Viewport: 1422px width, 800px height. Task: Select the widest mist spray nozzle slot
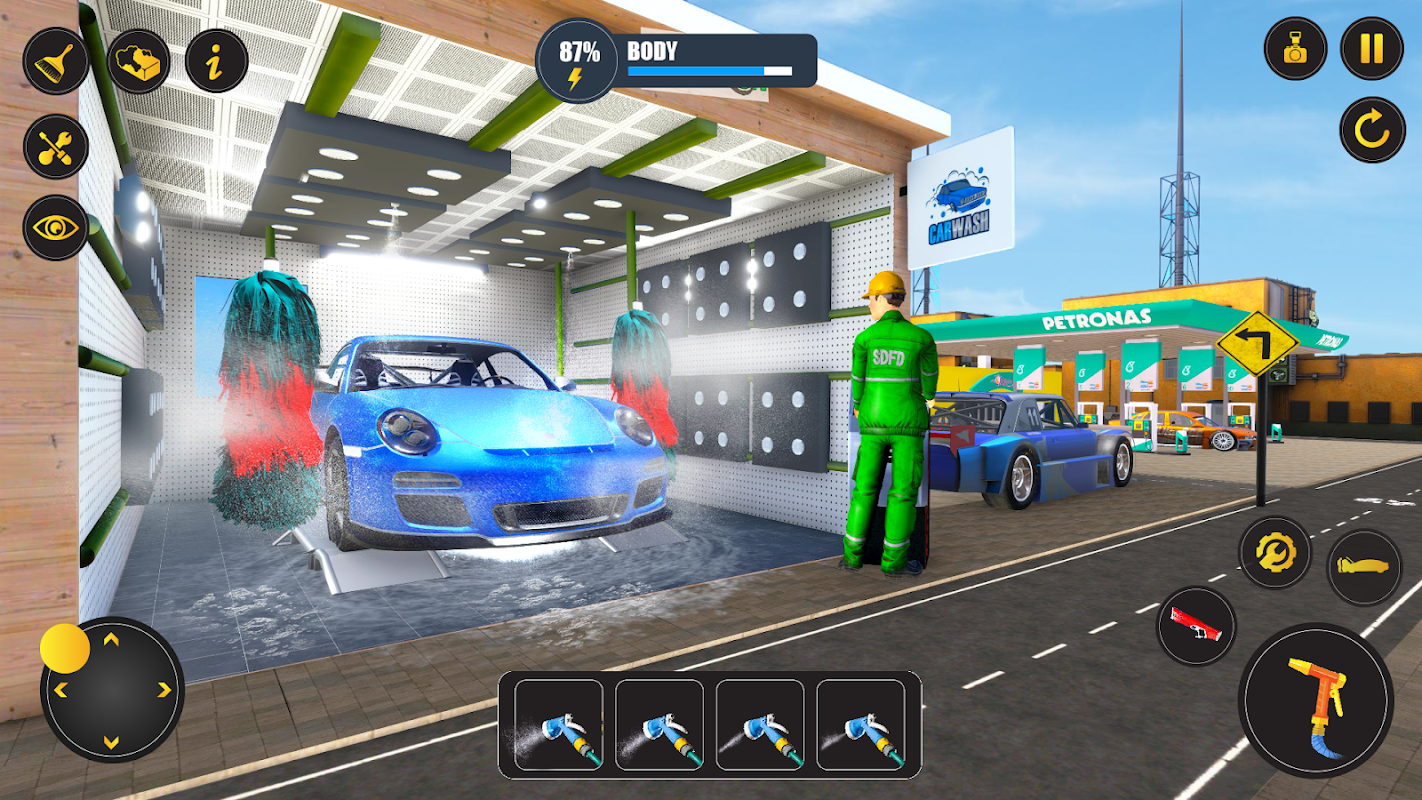pos(558,725)
